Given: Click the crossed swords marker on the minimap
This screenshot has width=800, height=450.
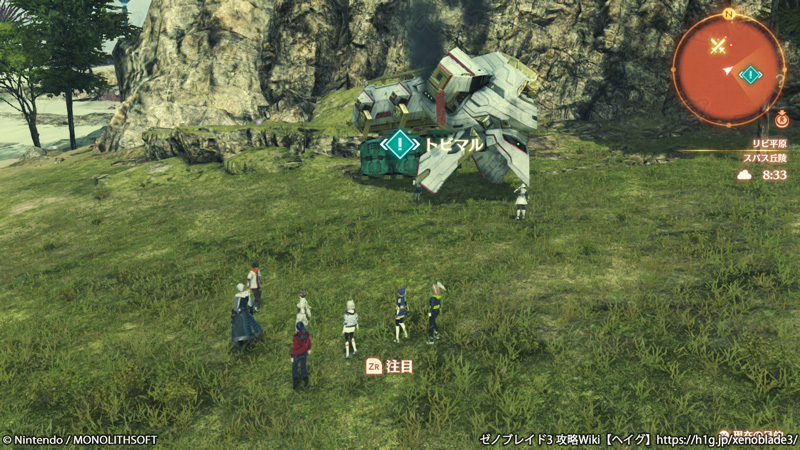Looking at the screenshot, I should click(x=717, y=45).
